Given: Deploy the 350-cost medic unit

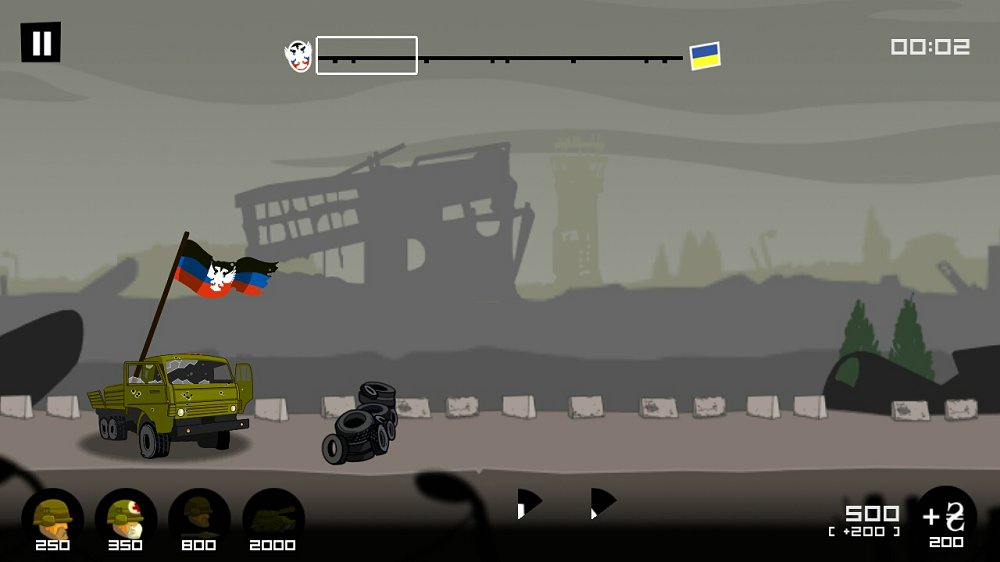Looking at the screenshot, I should (x=126, y=516).
